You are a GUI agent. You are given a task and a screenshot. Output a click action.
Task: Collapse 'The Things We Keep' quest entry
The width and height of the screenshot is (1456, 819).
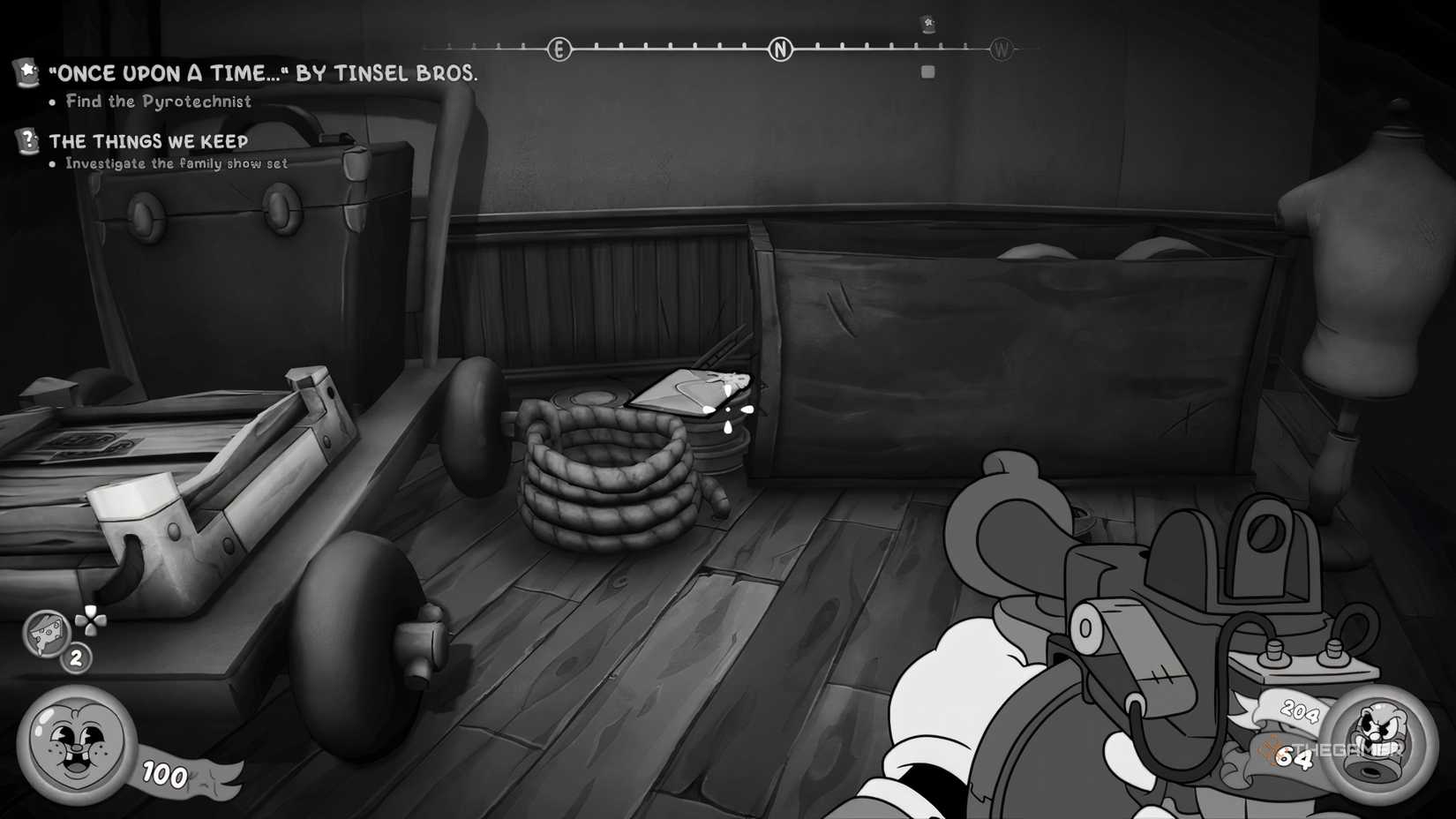(x=148, y=140)
